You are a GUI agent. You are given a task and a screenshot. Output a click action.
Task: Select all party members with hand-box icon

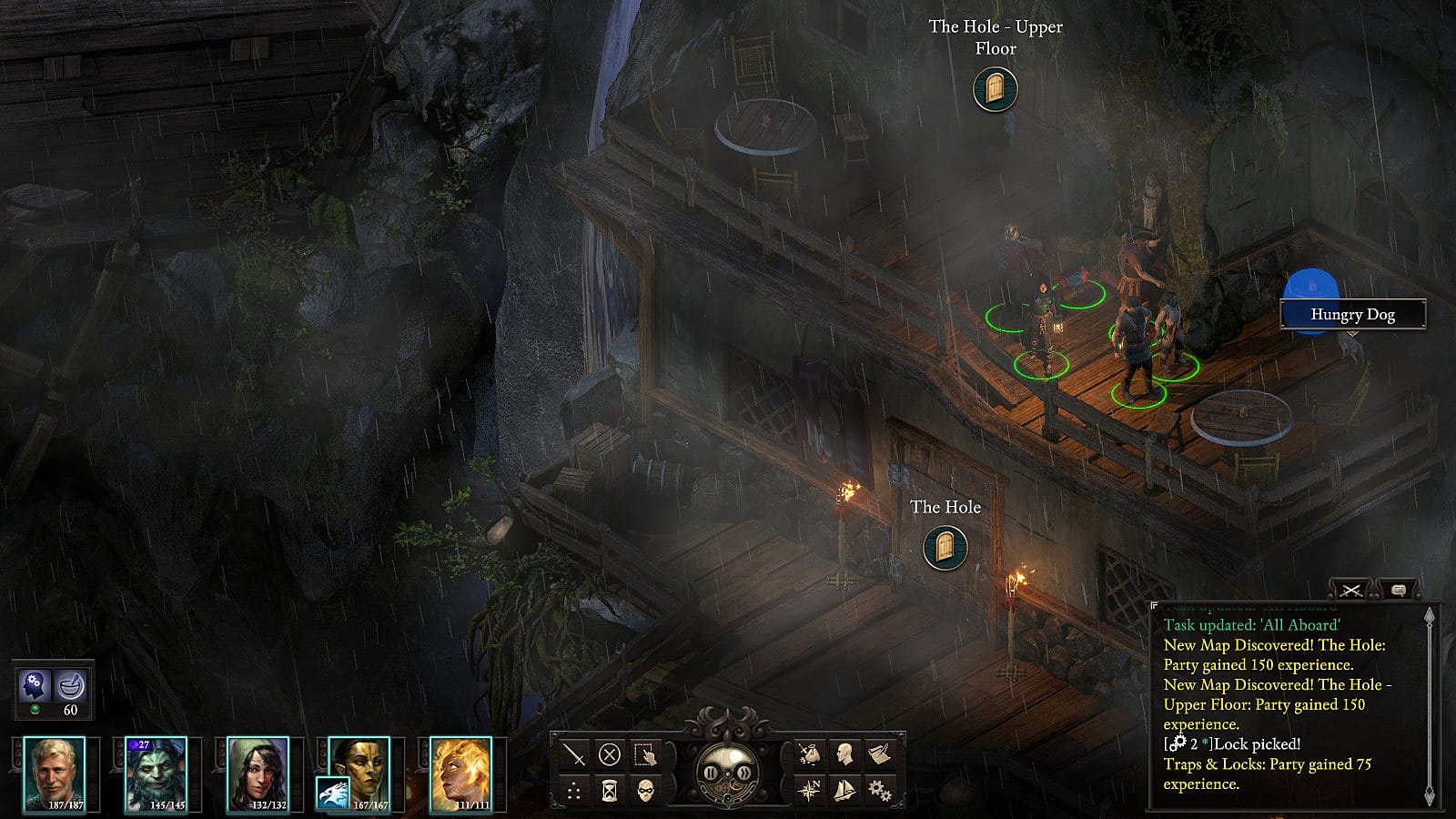645,754
